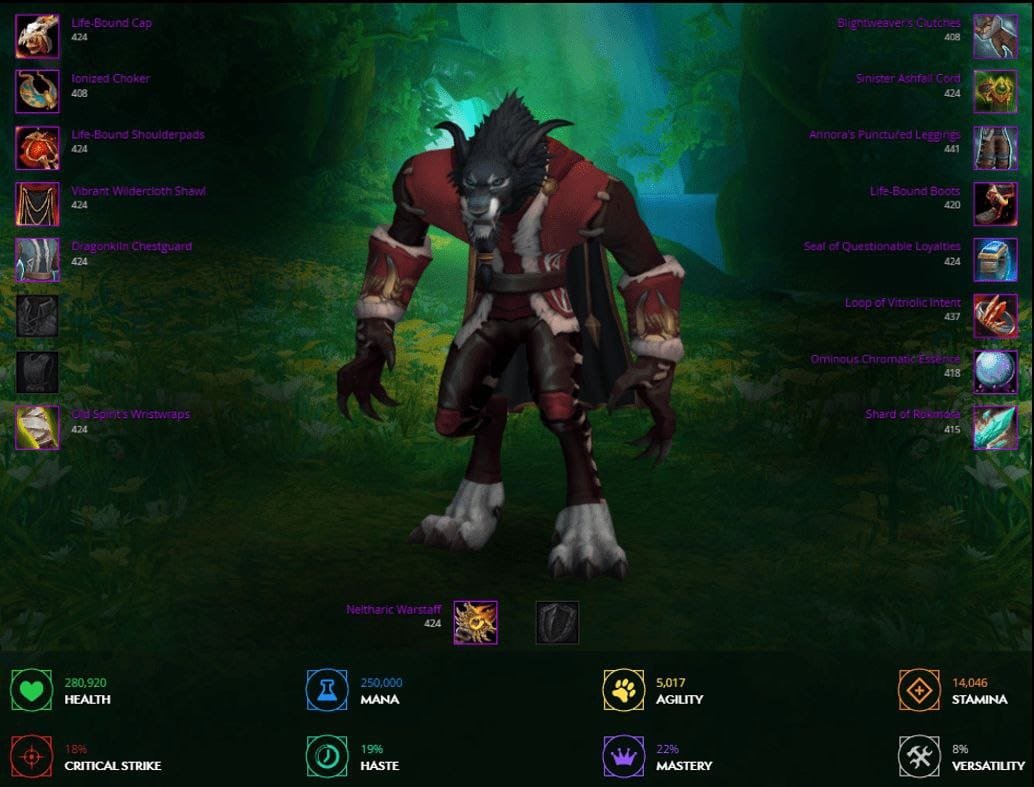Click the Old Spirit's Wristwraps icon

pyautogui.click(x=37, y=427)
